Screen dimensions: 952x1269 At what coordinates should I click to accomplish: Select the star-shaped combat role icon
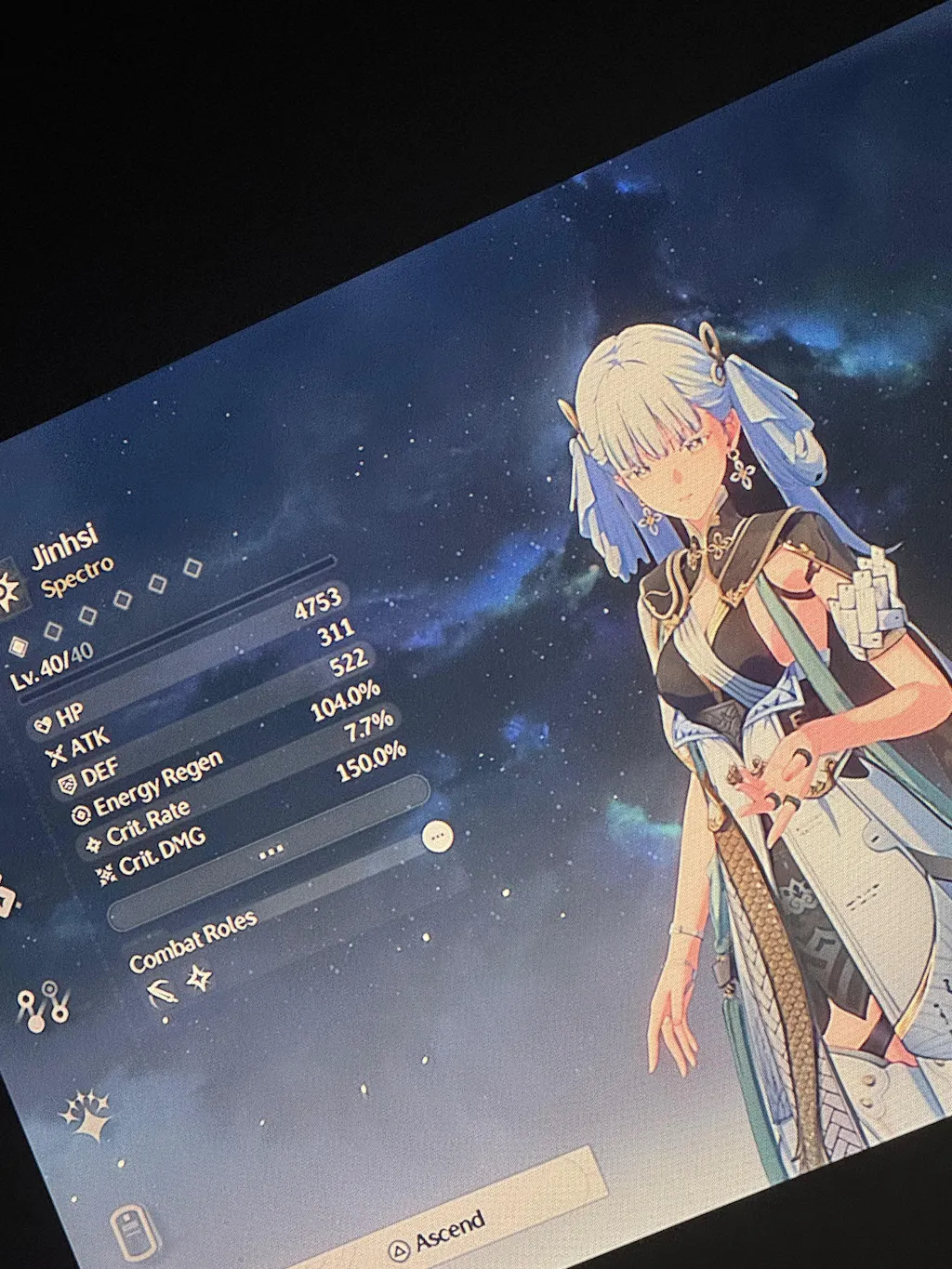pos(200,978)
